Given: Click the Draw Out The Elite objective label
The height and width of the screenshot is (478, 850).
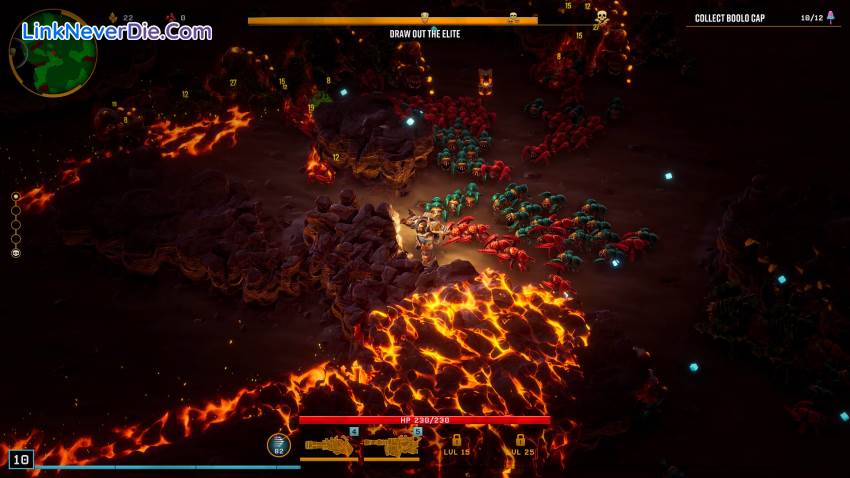Looking at the screenshot, I should click(x=425, y=34).
